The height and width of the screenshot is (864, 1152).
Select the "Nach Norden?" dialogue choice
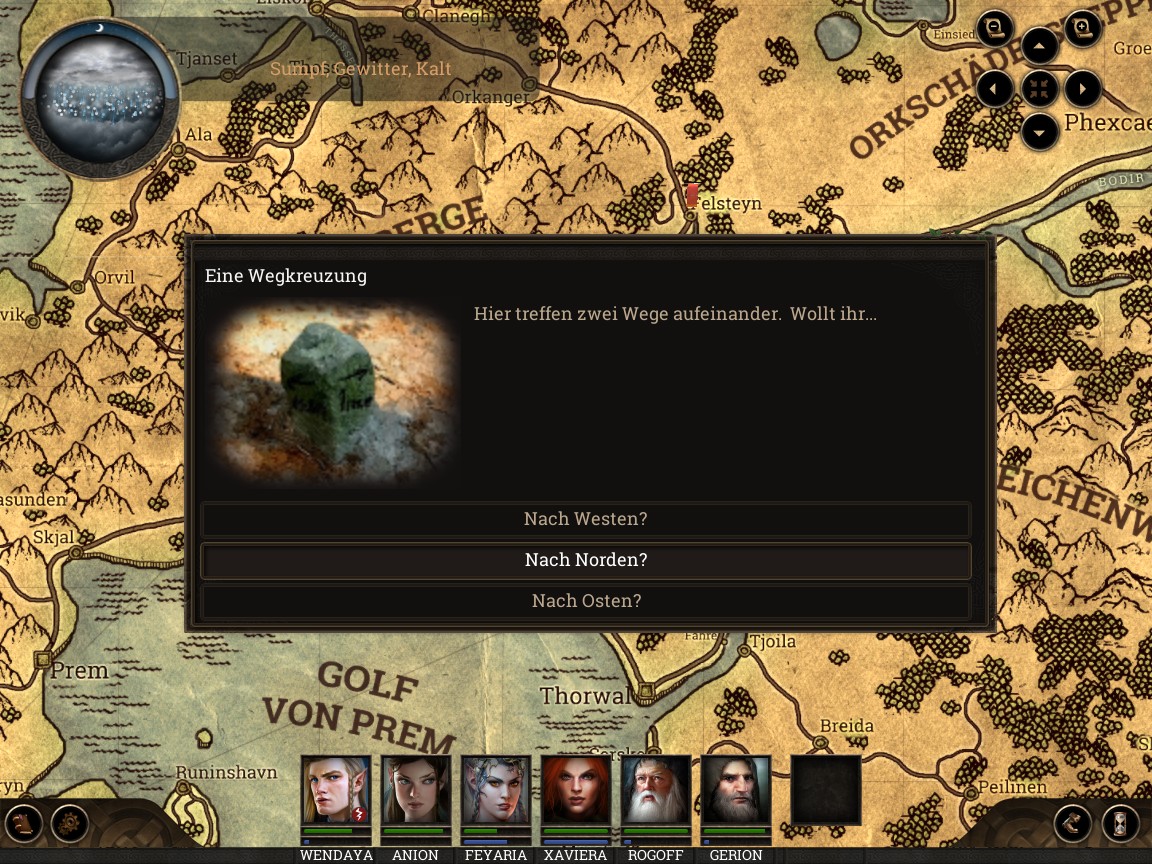pyautogui.click(x=585, y=560)
